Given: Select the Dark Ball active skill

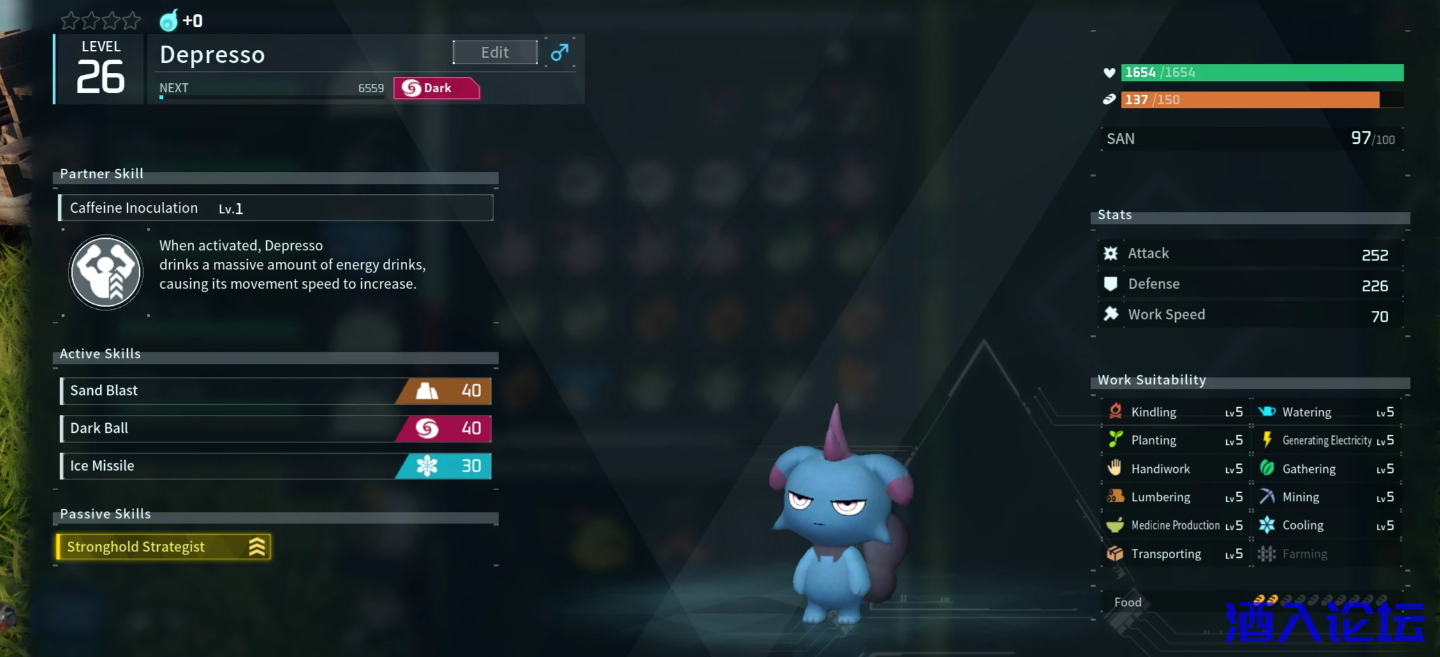Looking at the screenshot, I should pos(275,429).
